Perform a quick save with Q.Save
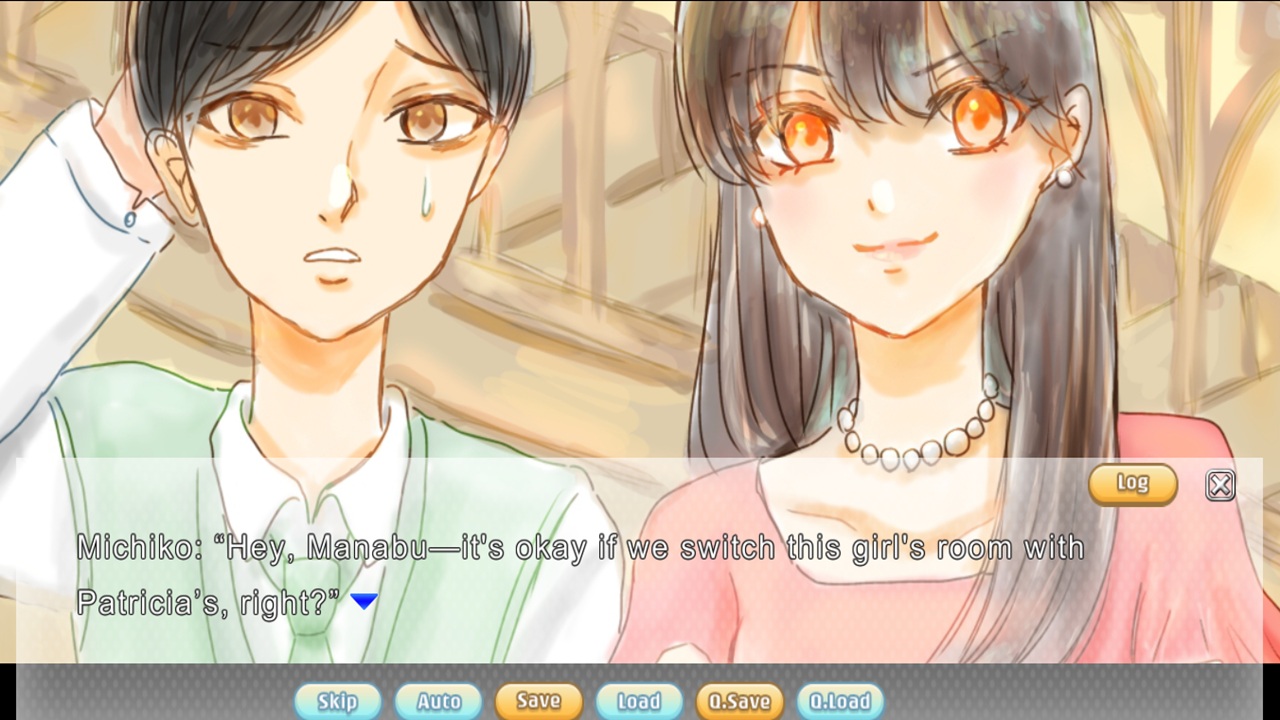The height and width of the screenshot is (720, 1280). coord(738,701)
